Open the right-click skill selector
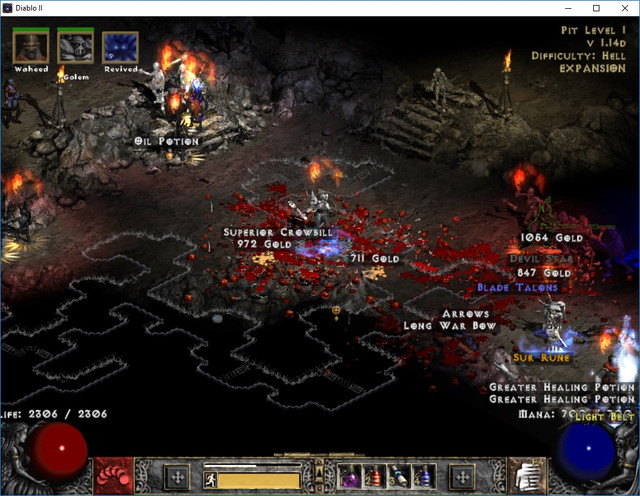This screenshot has height=496, width=640. point(462,475)
